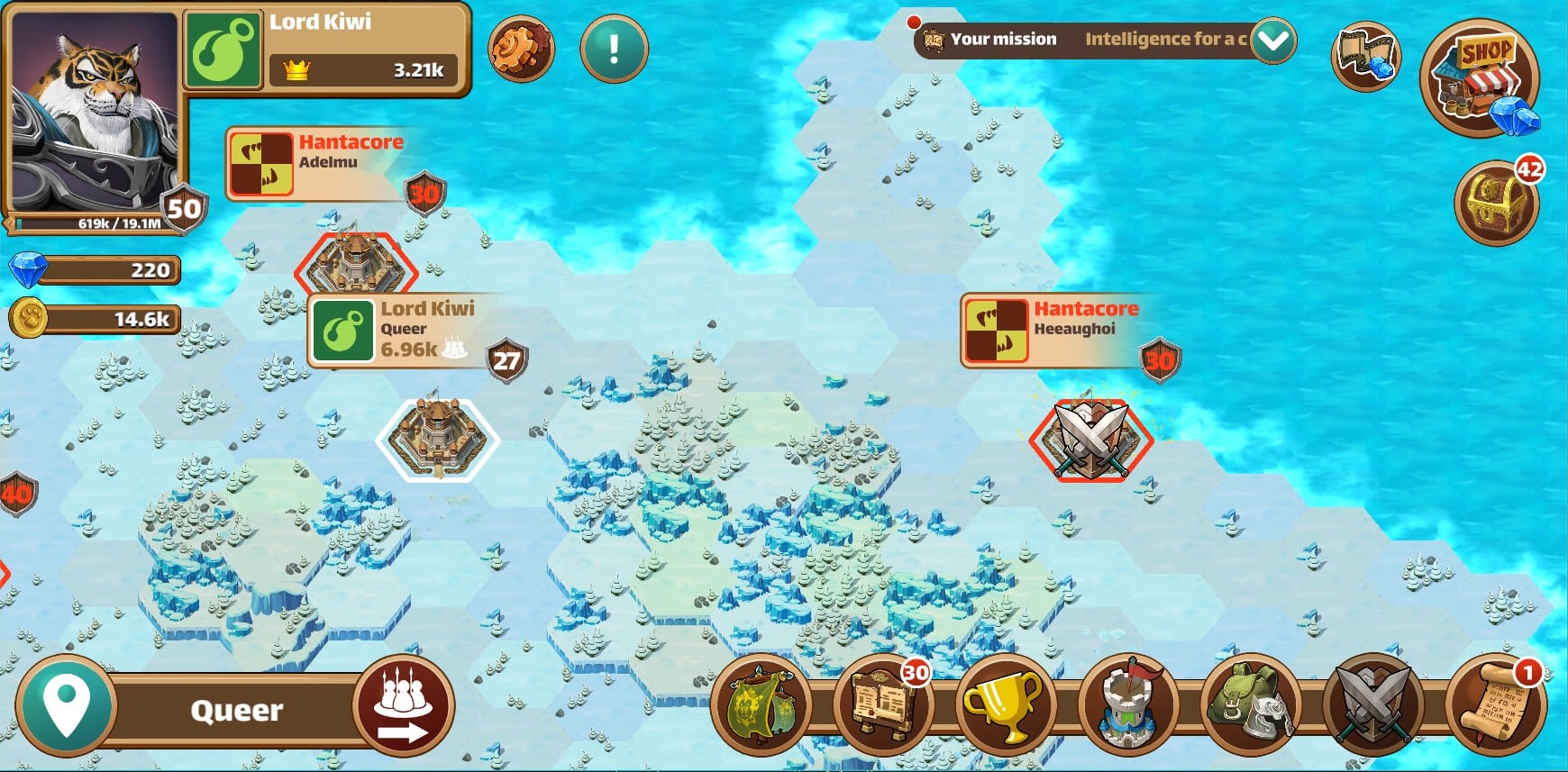Click the teal location pin button

point(66,707)
